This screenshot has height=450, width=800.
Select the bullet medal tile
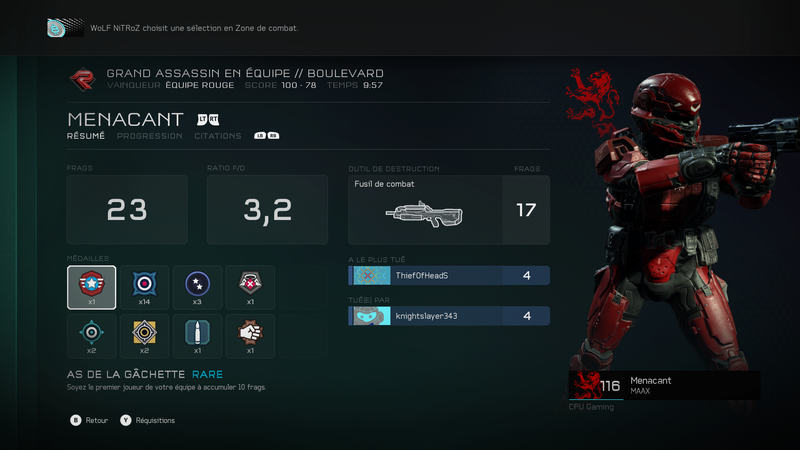(197, 336)
